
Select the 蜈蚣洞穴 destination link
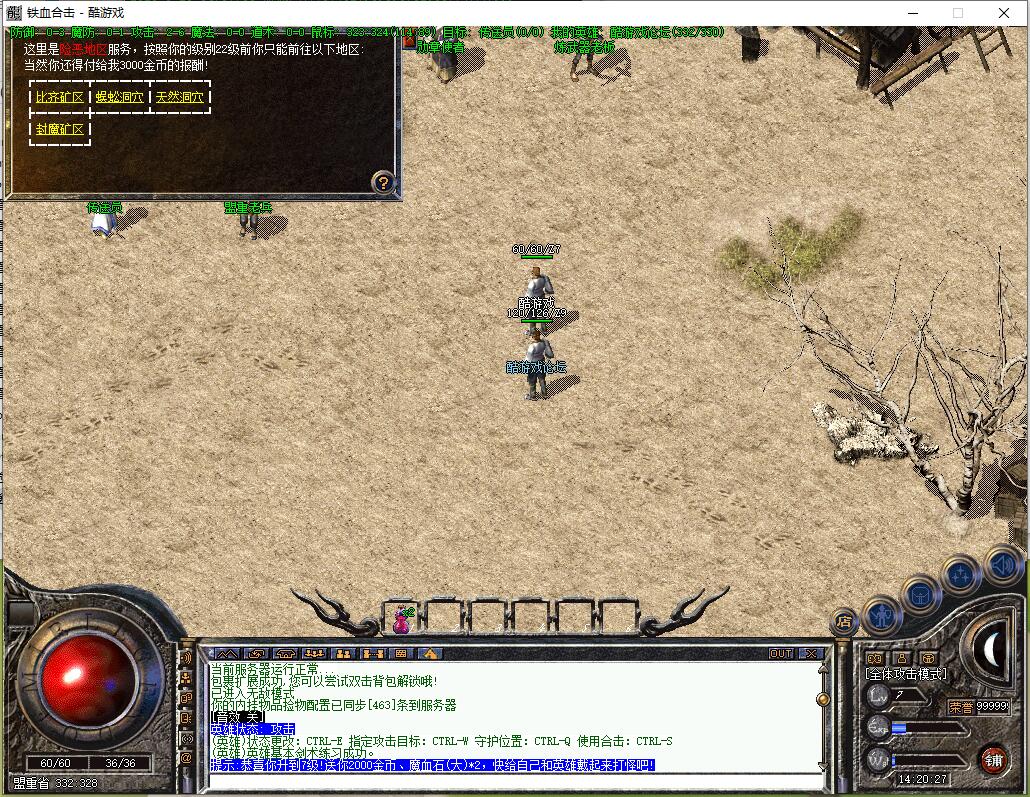click(120, 97)
